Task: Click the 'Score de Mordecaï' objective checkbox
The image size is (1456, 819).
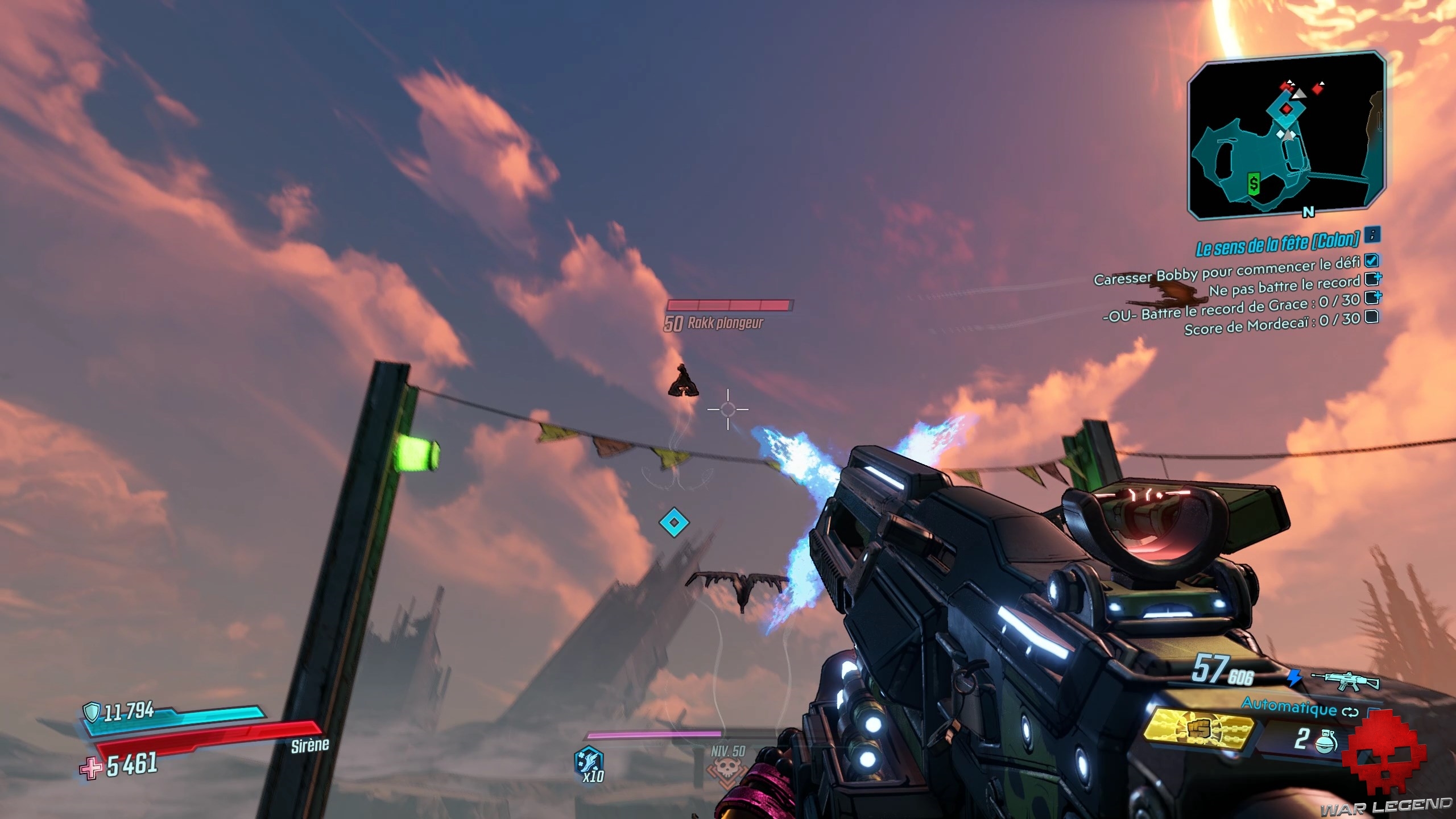Action: (1371, 317)
